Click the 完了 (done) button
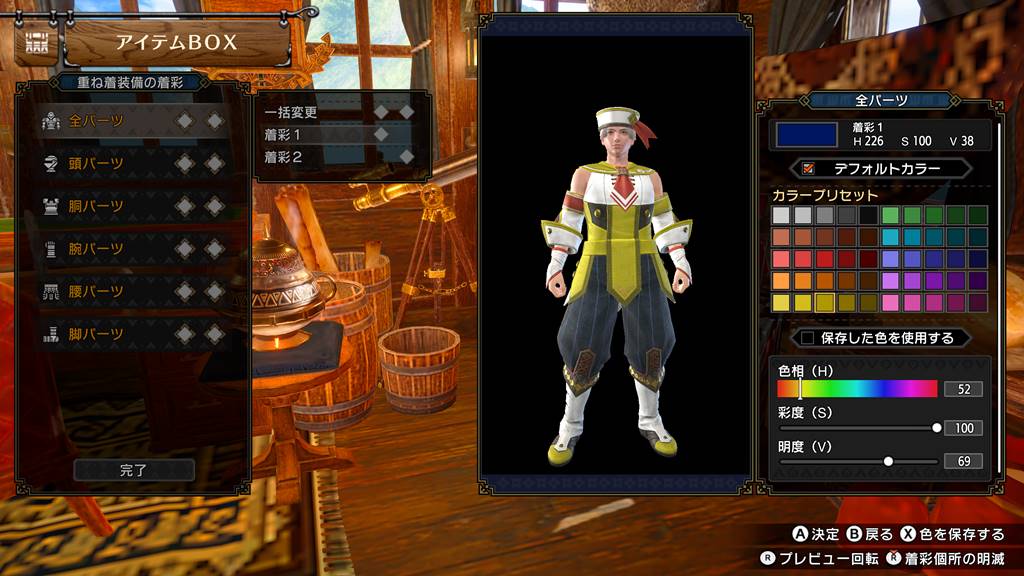The image size is (1024, 576). coord(134,469)
